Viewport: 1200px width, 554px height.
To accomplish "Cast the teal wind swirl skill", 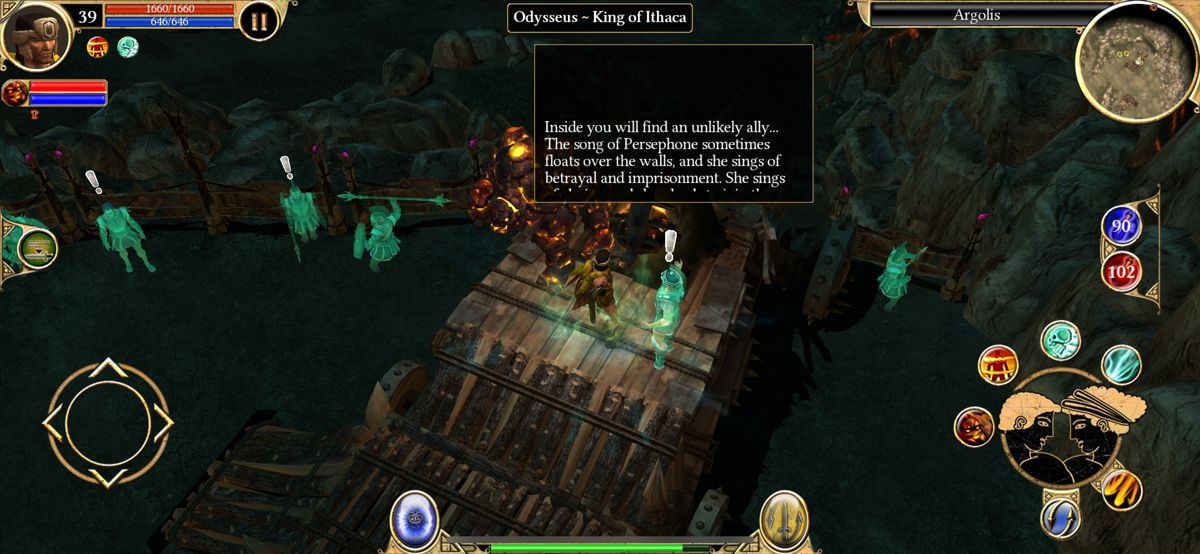I will (x=1121, y=365).
